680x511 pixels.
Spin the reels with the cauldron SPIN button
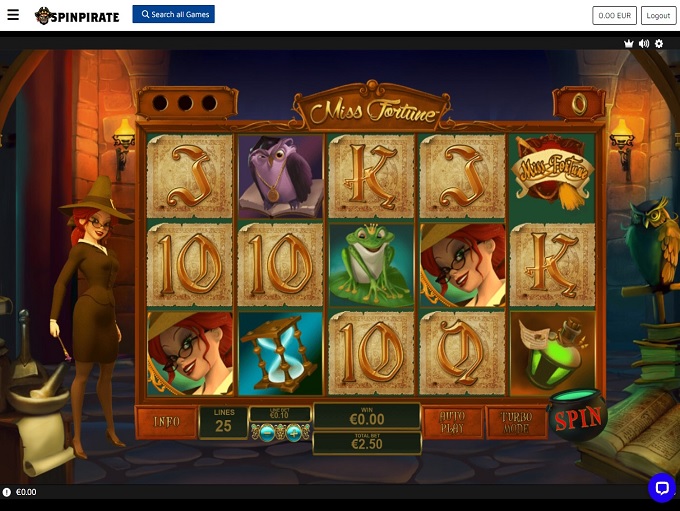578,419
